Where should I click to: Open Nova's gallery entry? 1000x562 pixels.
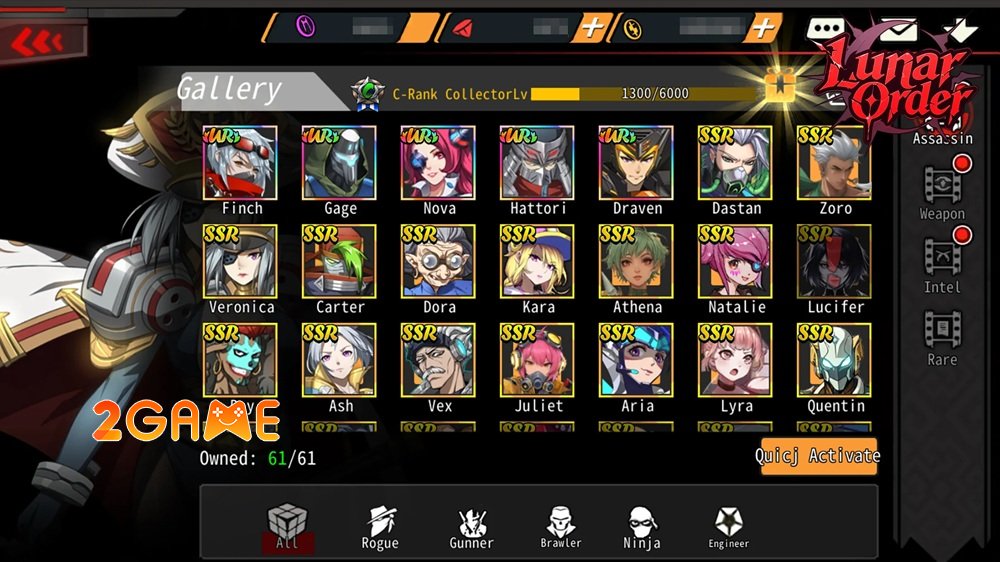pyautogui.click(x=438, y=163)
